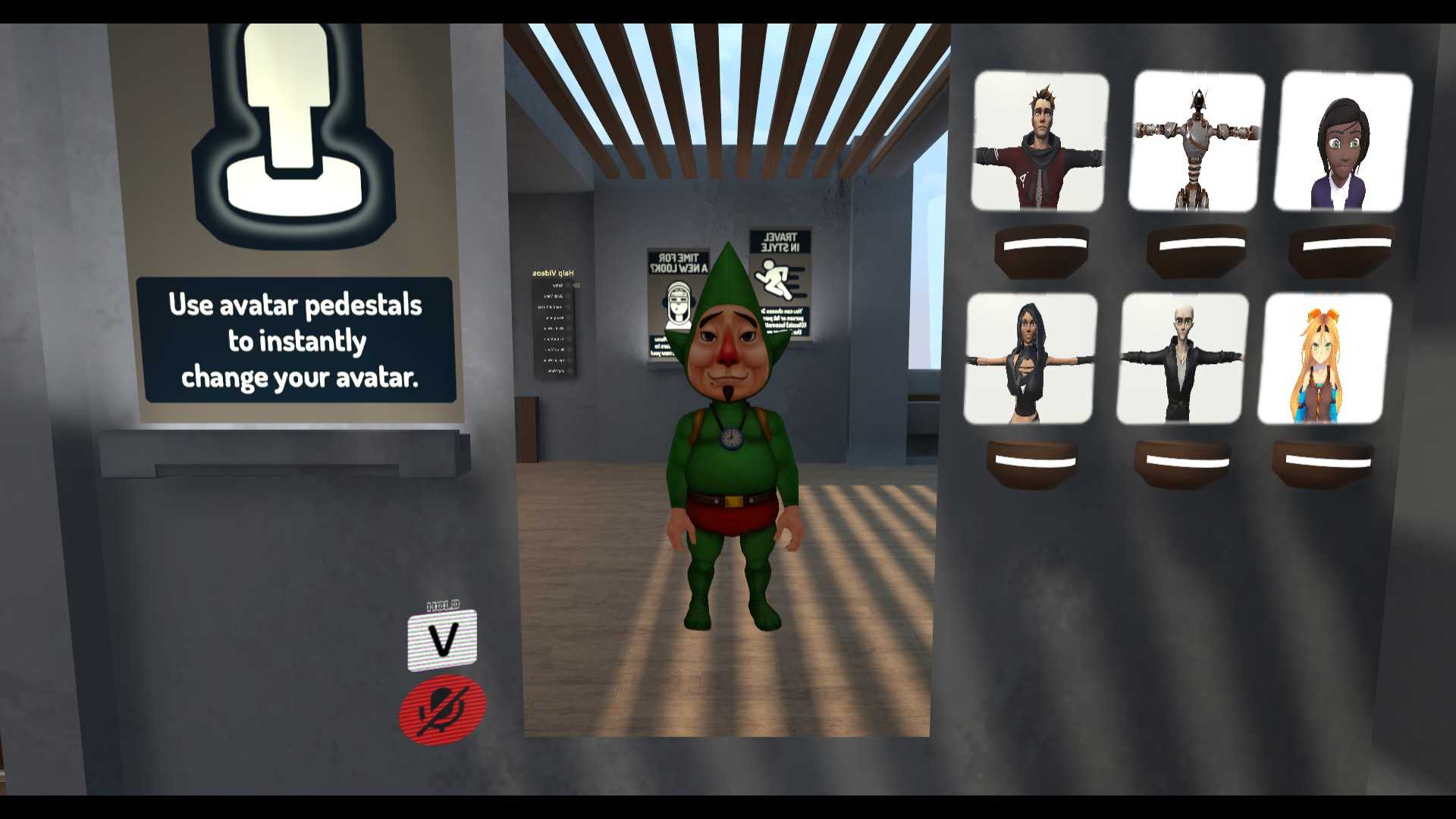This screenshot has height=819, width=1456.
Task: Unmute the red microphone icon
Action: pyautogui.click(x=442, y=706)
